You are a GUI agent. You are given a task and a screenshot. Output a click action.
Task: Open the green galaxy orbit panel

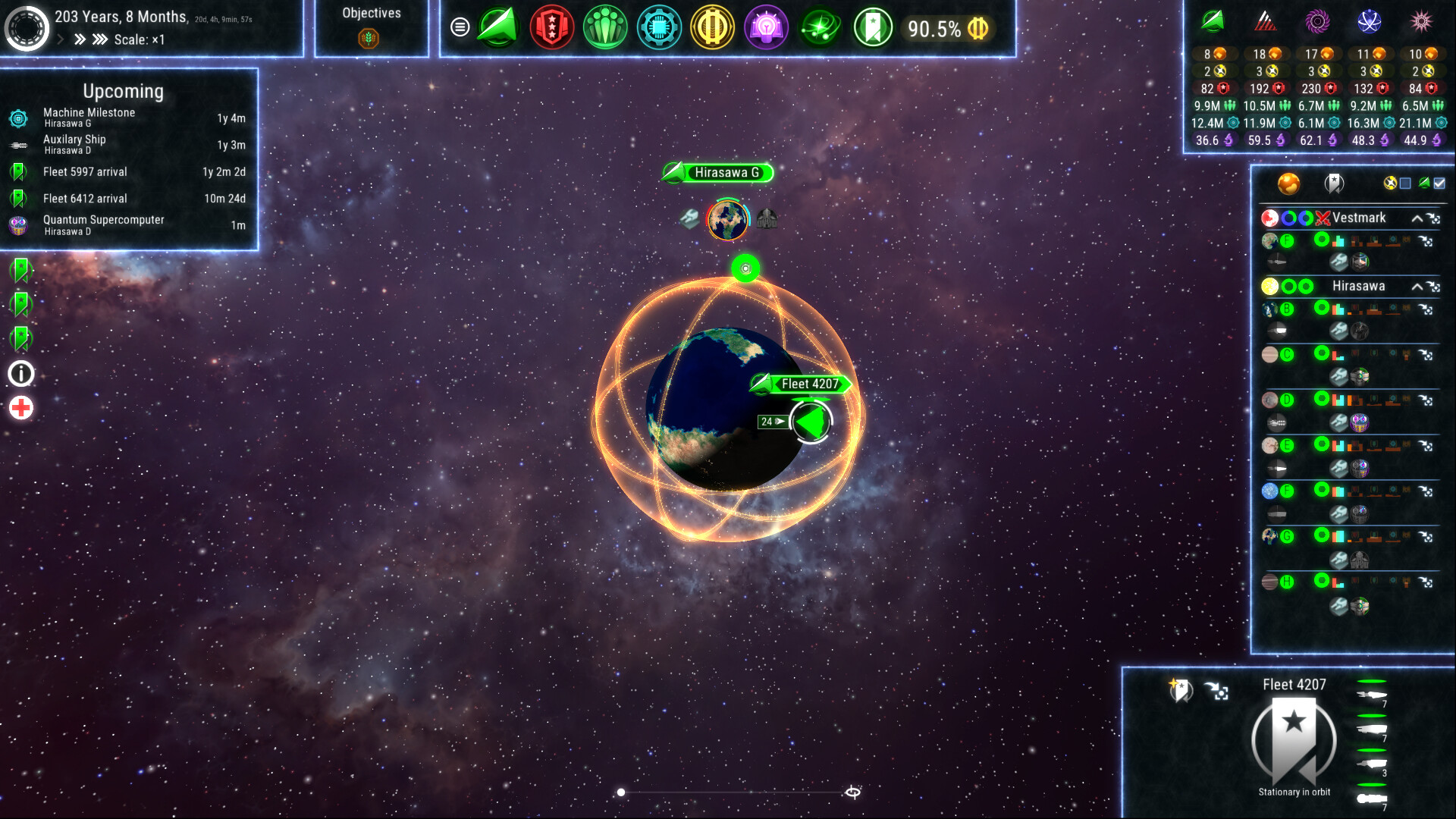(820, 27)
